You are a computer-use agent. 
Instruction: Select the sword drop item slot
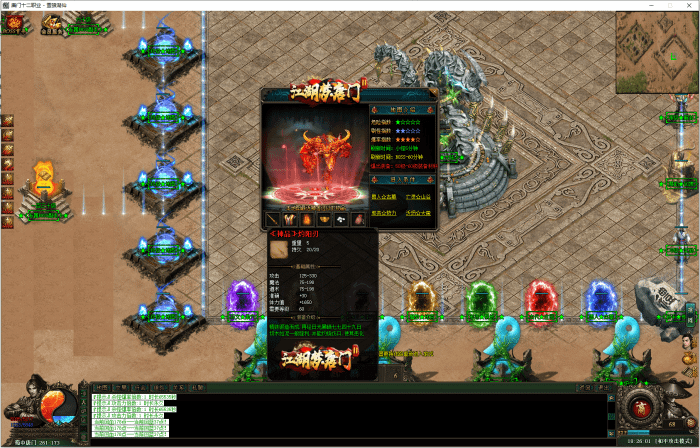[x=273, y=219]
